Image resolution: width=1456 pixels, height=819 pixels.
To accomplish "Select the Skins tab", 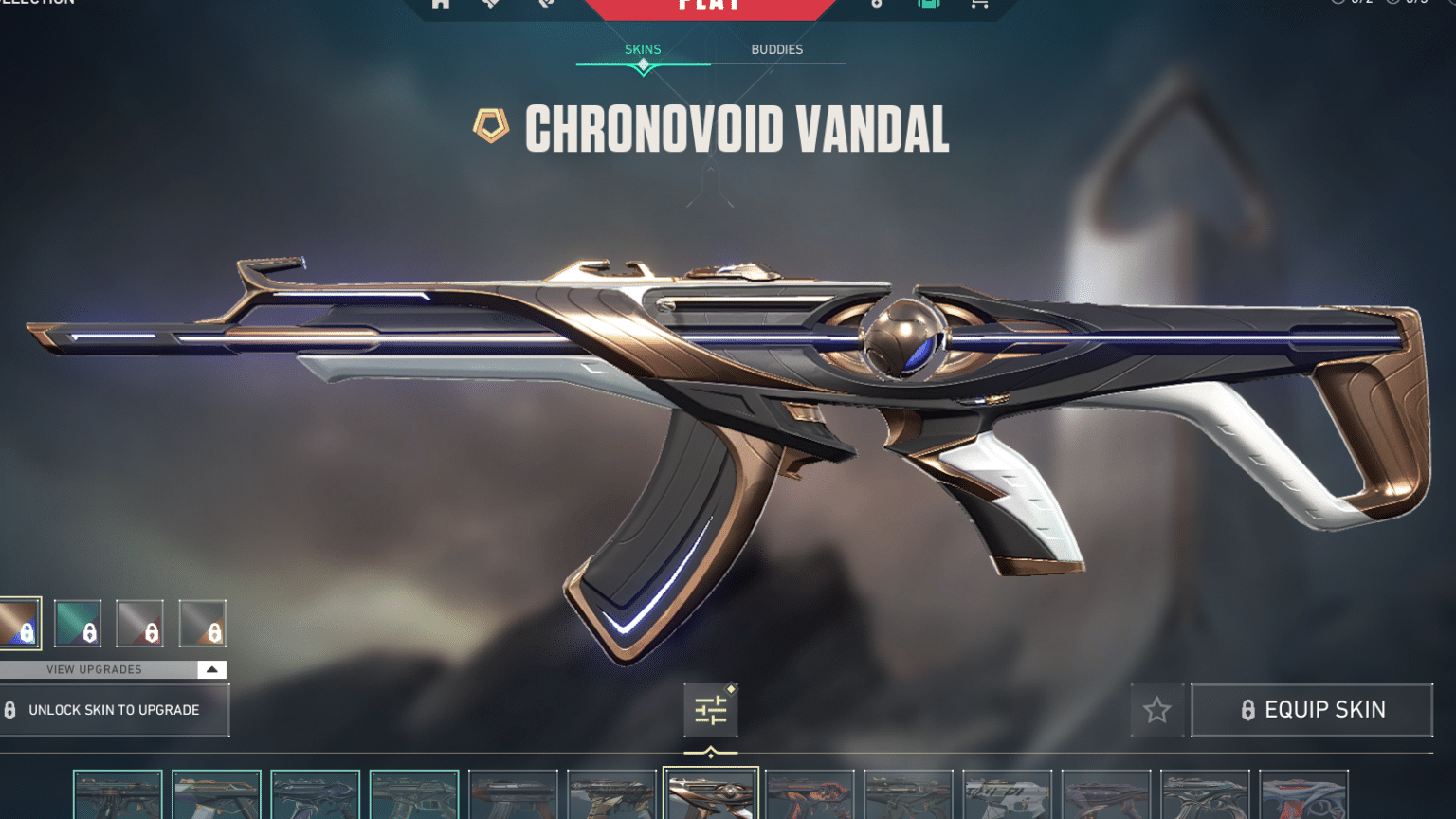I will pyautogui.click(x=643, y=49).
